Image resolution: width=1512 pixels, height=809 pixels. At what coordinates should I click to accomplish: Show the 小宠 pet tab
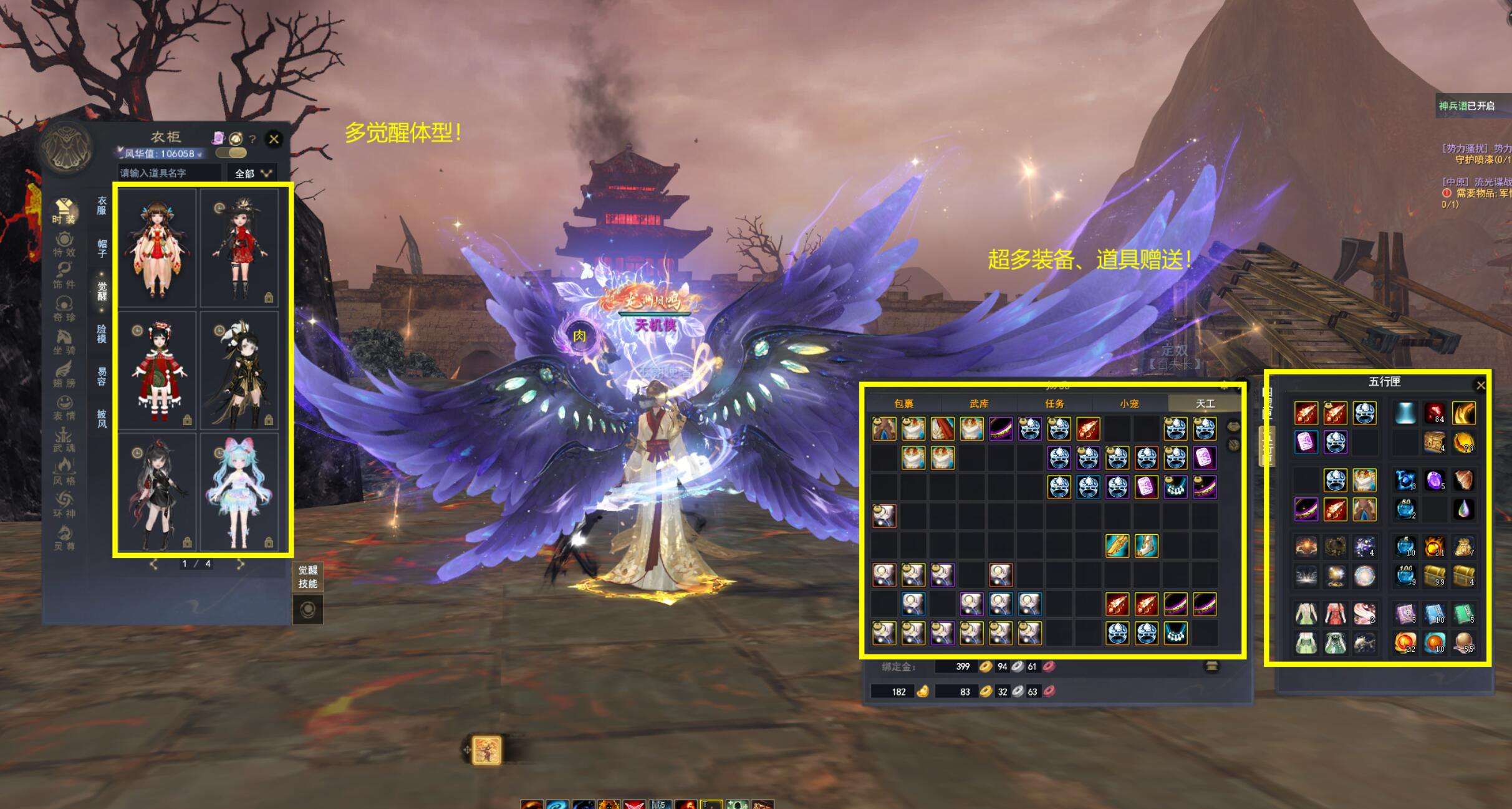[1129, 404]
